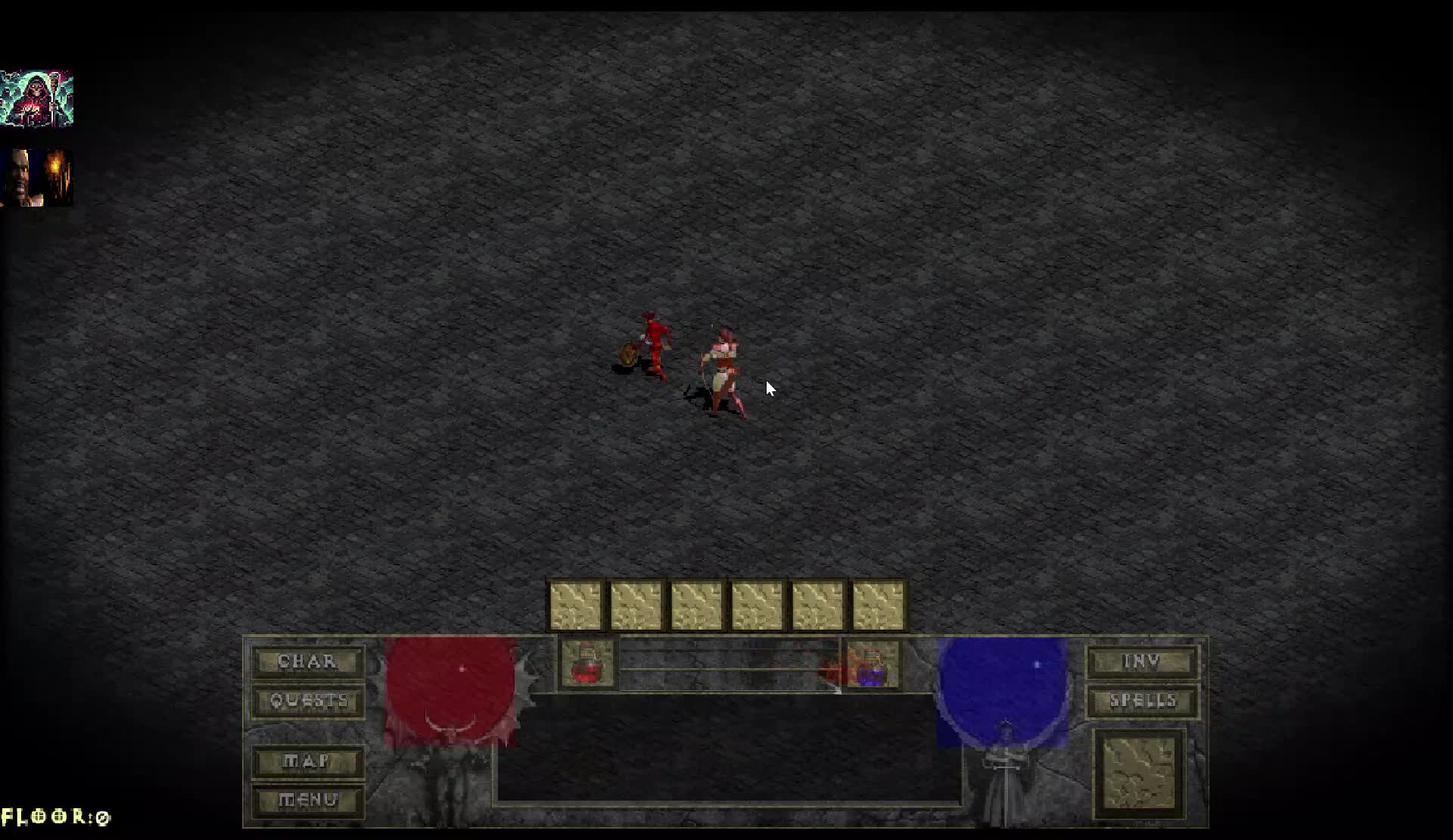Drink the blue mana potion in the belt

tap(870, 666)
